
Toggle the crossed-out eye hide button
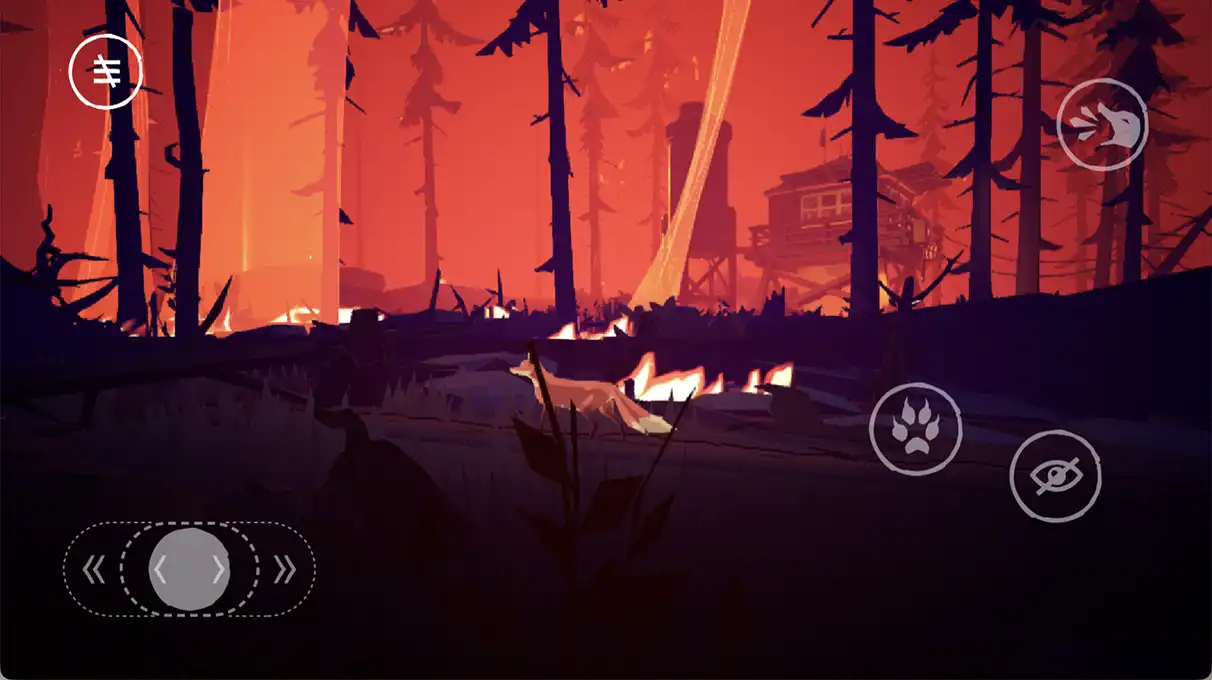1055,476
